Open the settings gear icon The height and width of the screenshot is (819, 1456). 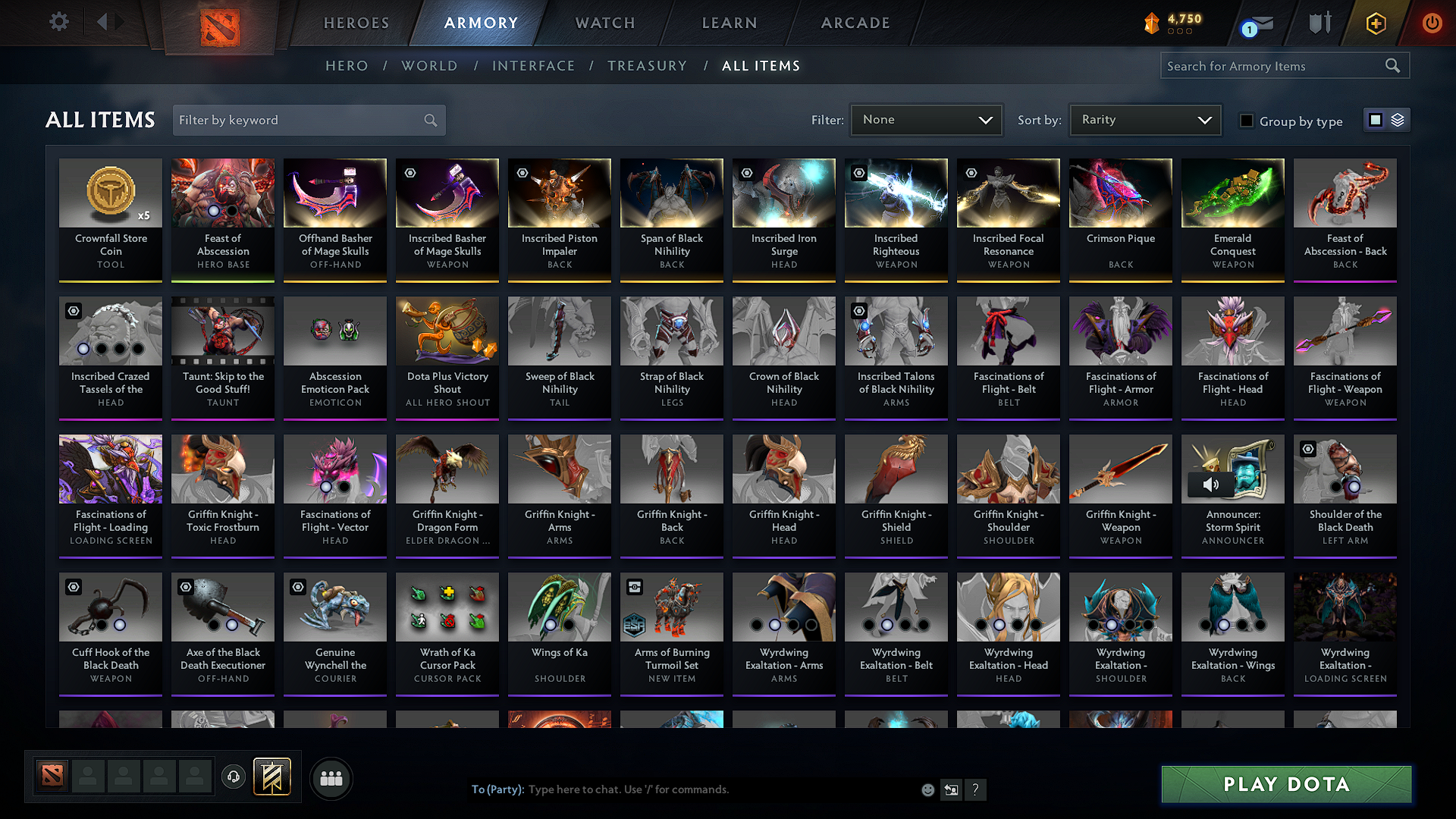[x=58, y=21]
